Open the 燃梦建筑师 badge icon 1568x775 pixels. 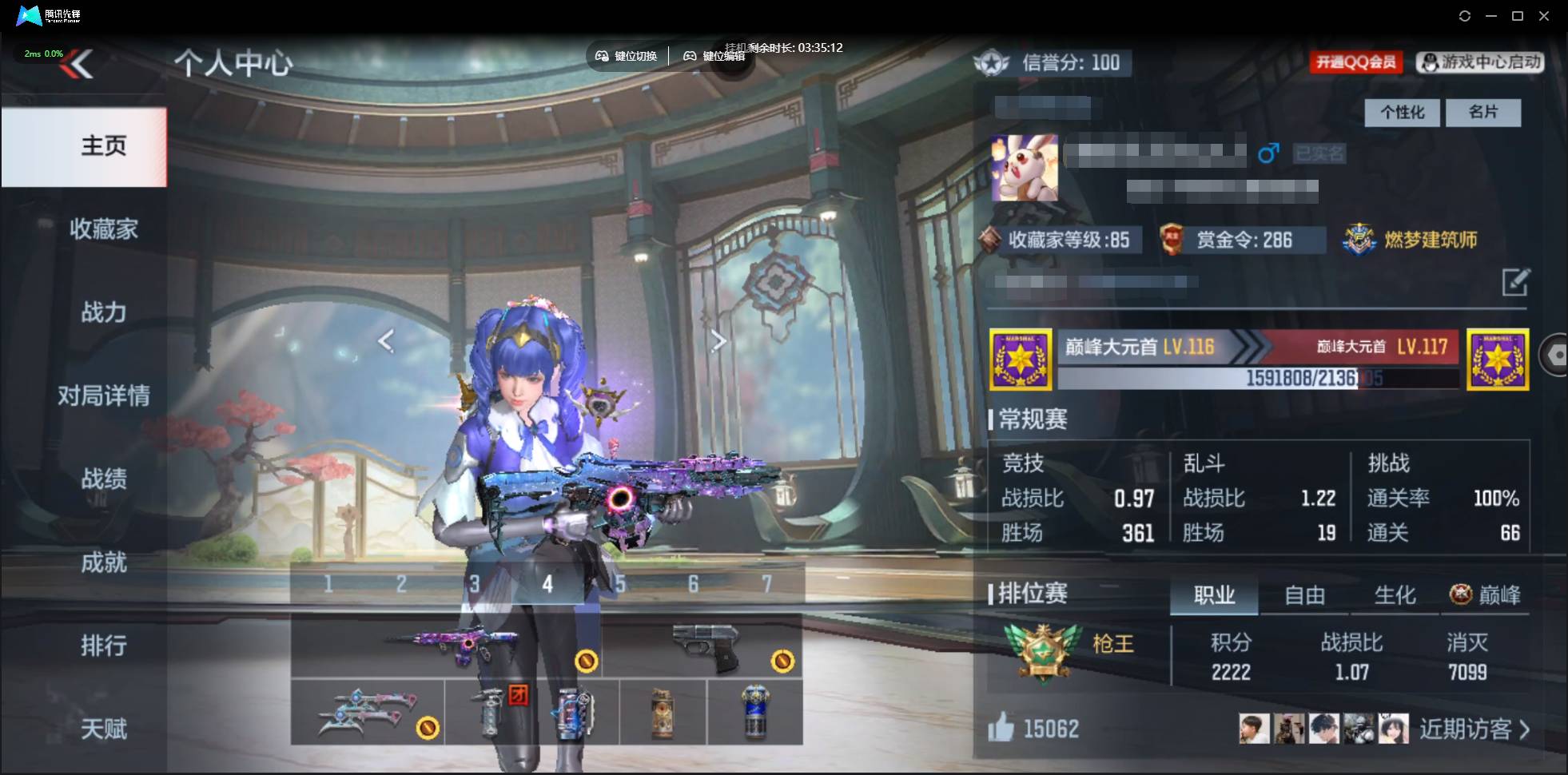pos(1359,237)
